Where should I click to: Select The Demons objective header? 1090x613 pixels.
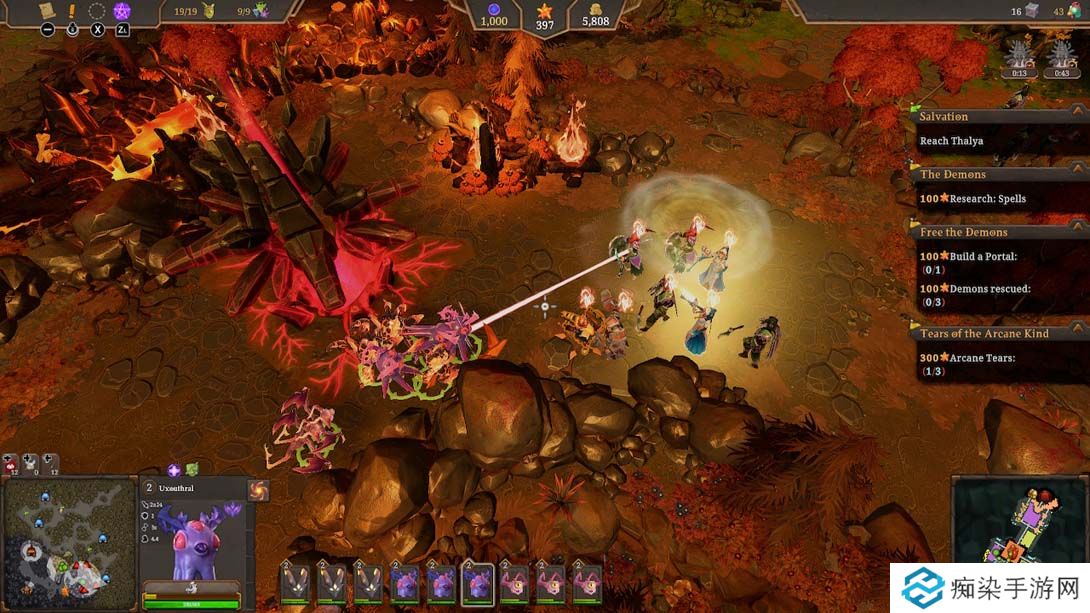[x=952, y=175]
